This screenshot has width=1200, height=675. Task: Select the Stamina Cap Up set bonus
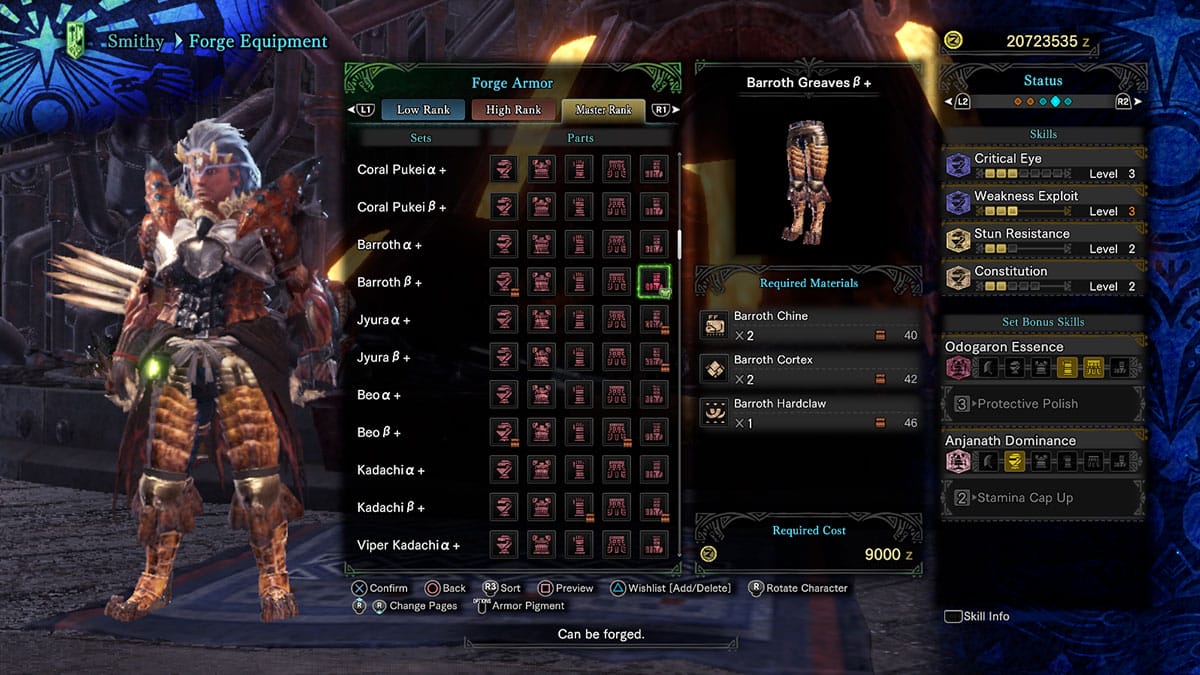click(x=1044, y=497)
